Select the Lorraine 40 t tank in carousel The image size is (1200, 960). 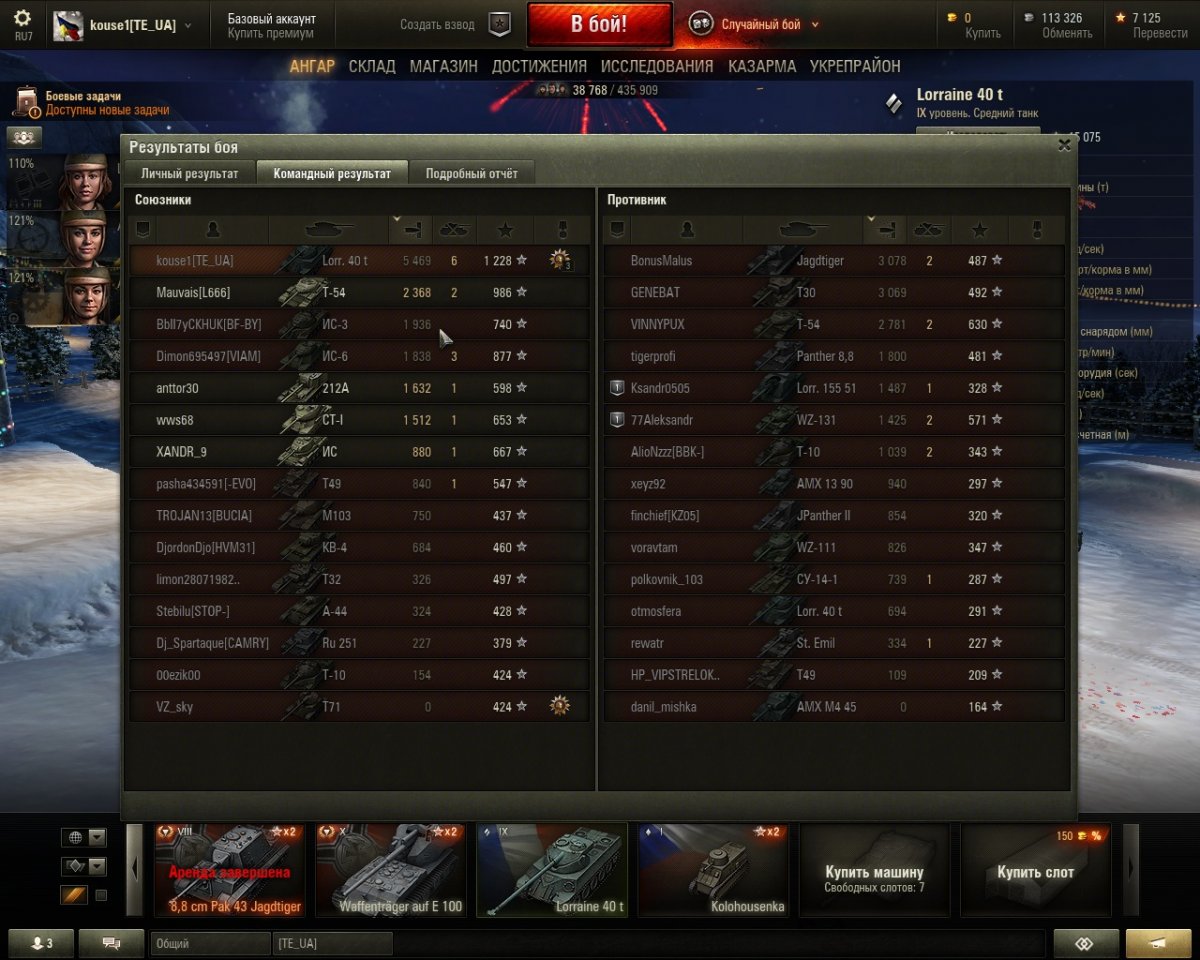(x=552, y=869)
